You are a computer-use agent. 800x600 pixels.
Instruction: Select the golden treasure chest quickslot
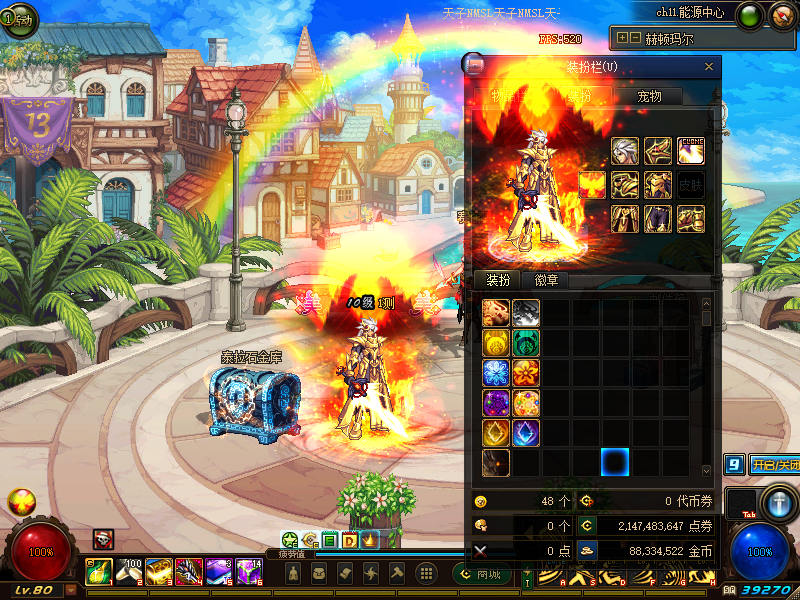pyautogui.click(x=158, y=572)
